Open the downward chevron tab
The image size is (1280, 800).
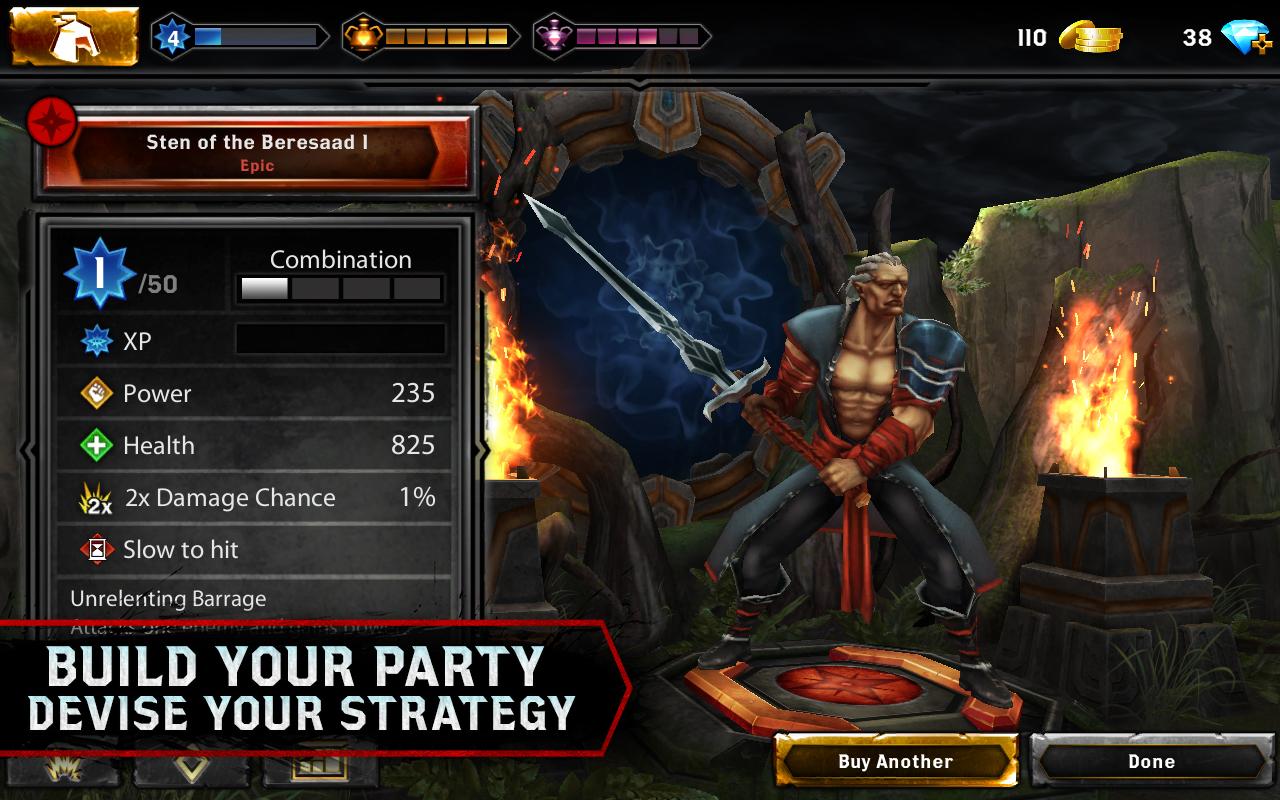pos(193,770)
